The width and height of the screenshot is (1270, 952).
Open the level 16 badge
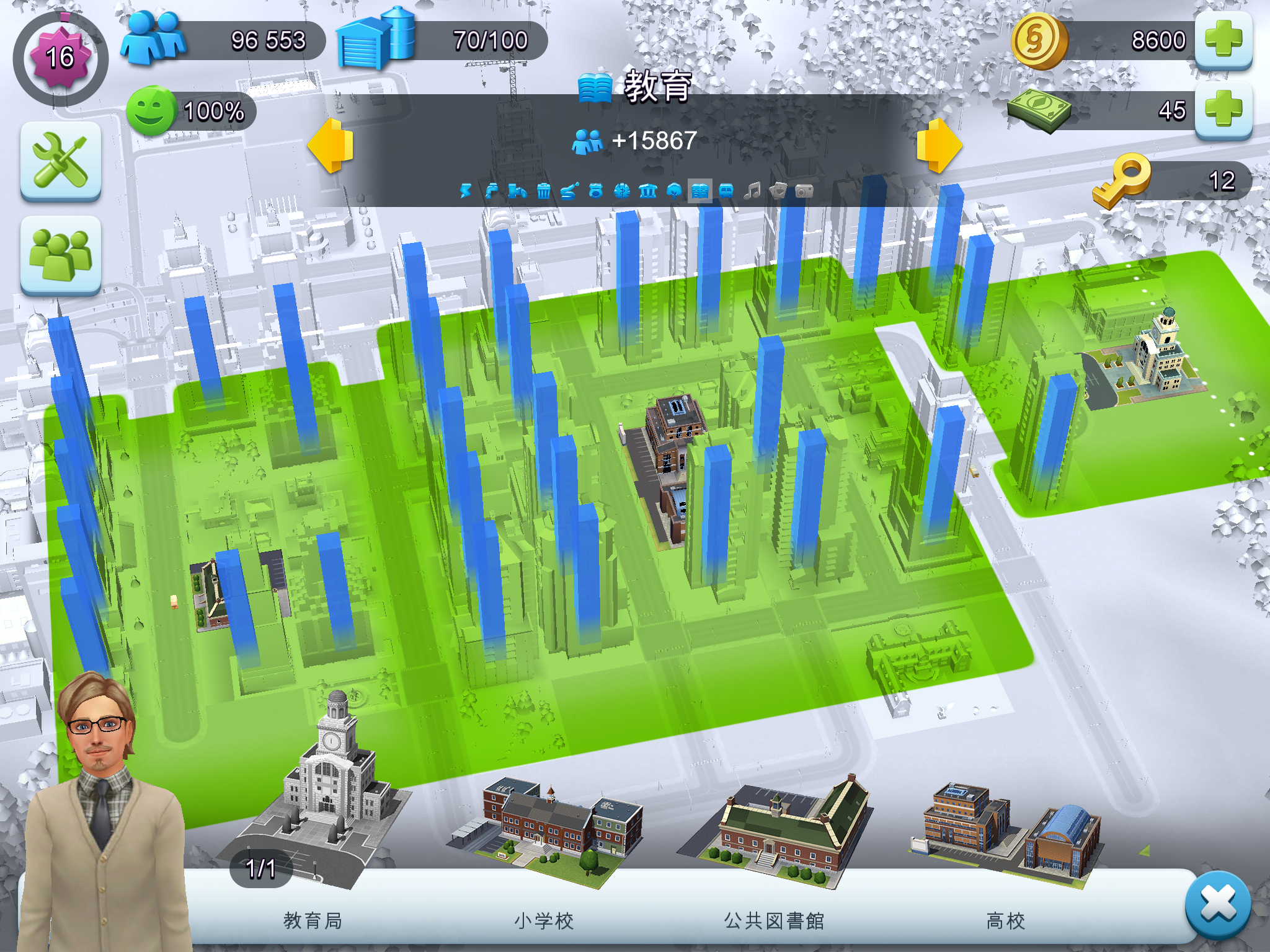coord(60,58)
